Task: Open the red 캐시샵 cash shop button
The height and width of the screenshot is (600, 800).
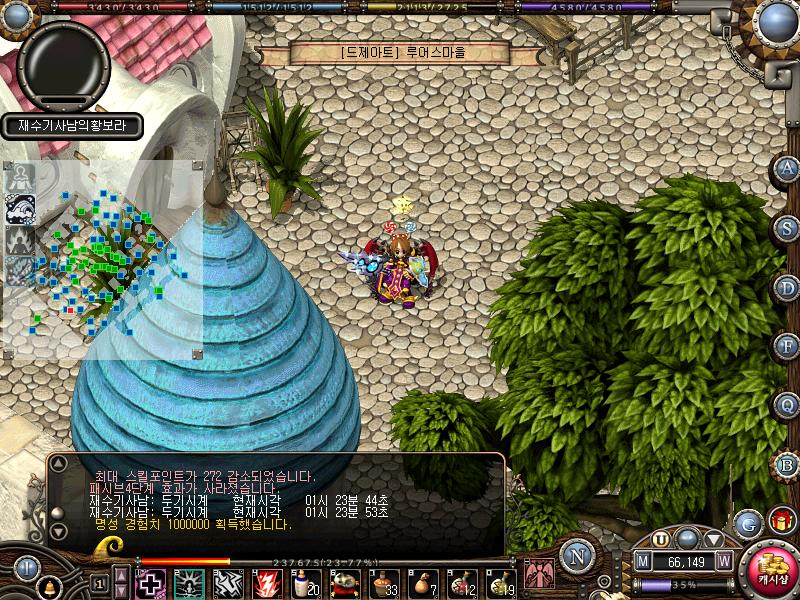Action: (772, 573)
